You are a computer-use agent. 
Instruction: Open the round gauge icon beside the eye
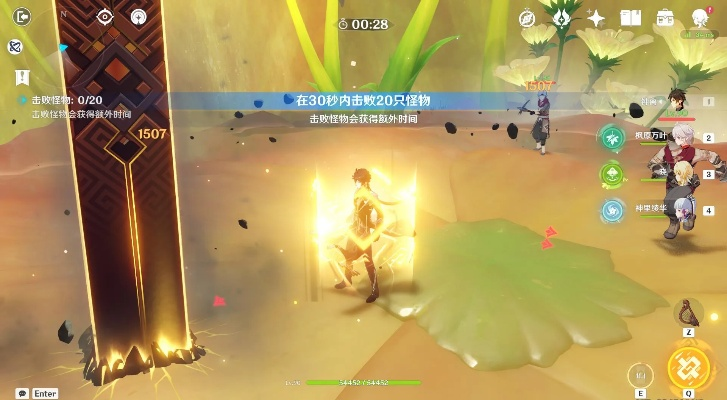click(138, 17)
